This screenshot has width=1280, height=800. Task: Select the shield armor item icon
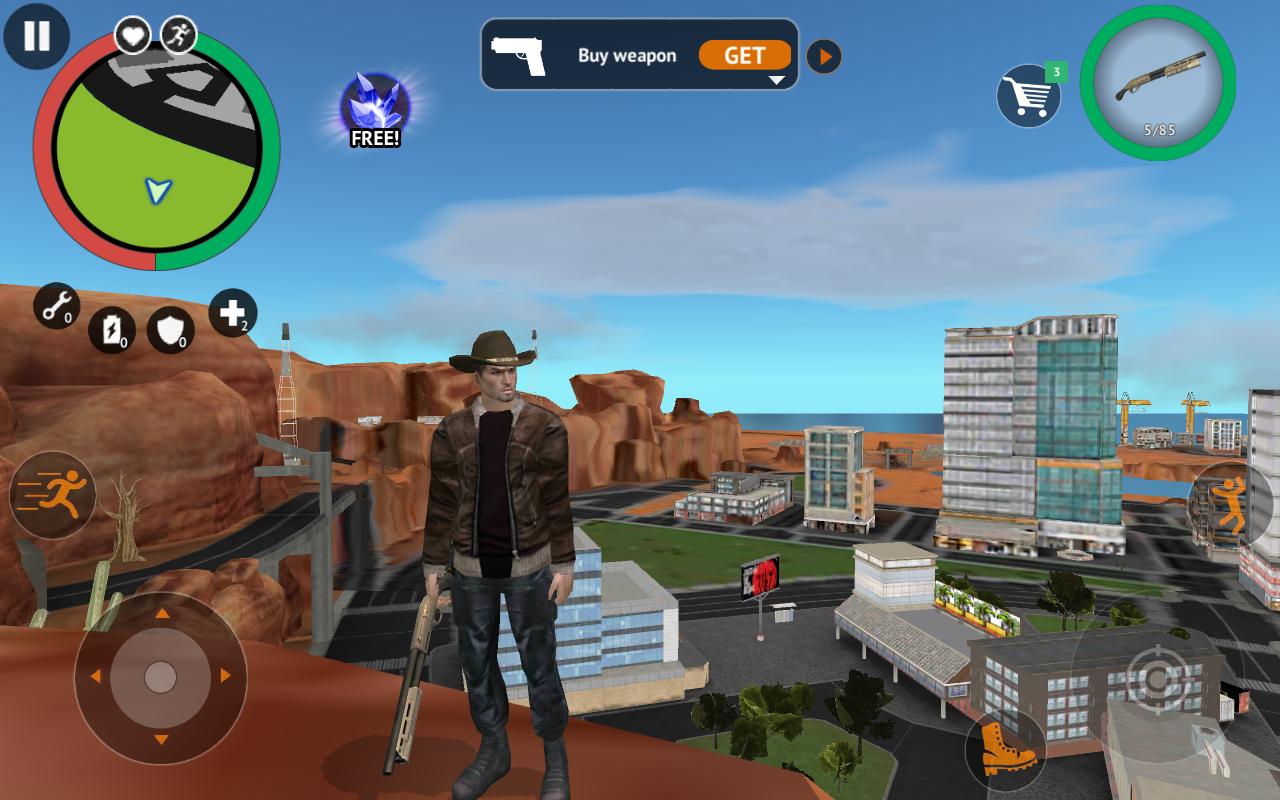click(x=171, y=330)
